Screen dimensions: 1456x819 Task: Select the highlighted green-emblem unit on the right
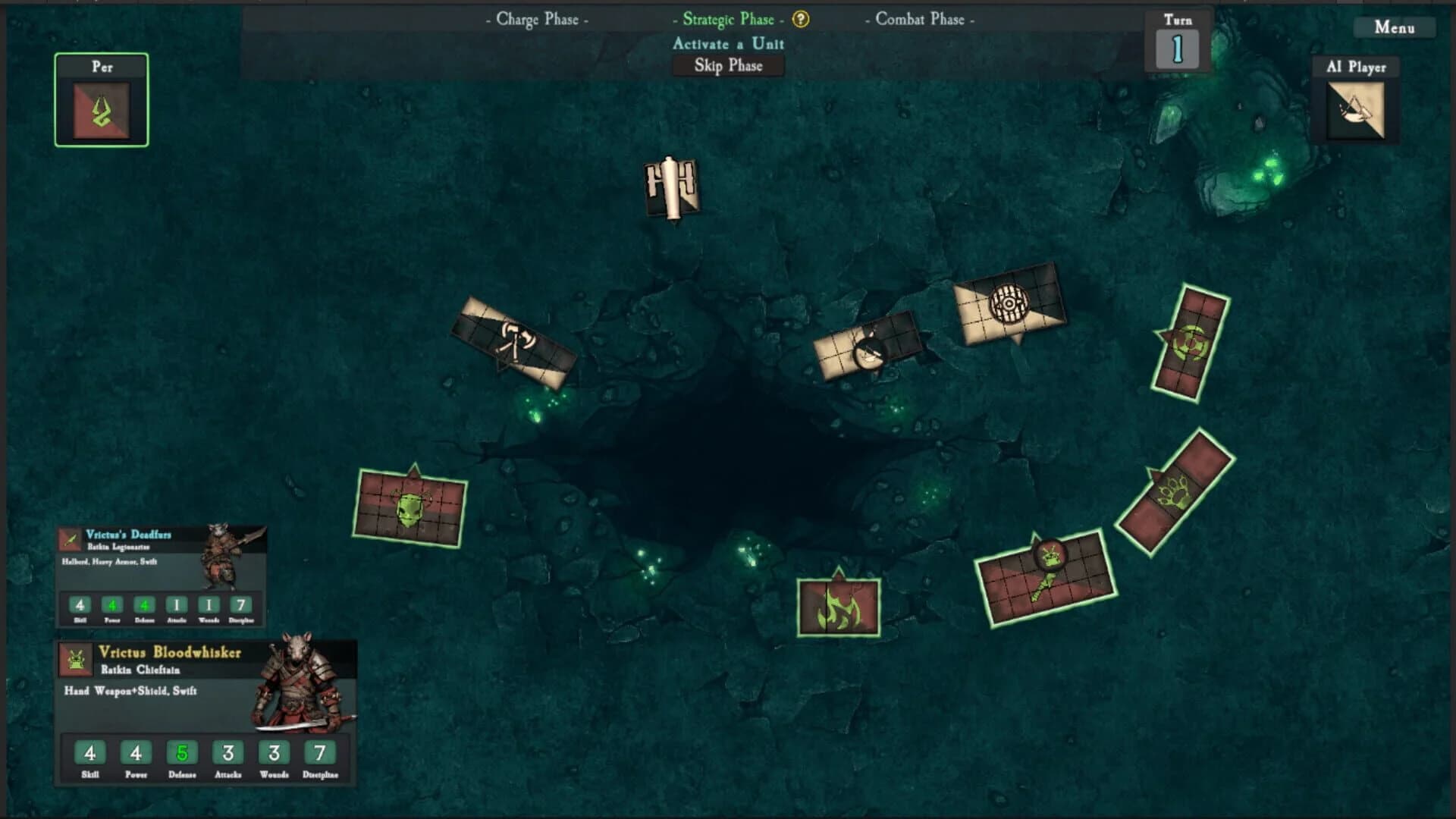[x=1189, y=343]
